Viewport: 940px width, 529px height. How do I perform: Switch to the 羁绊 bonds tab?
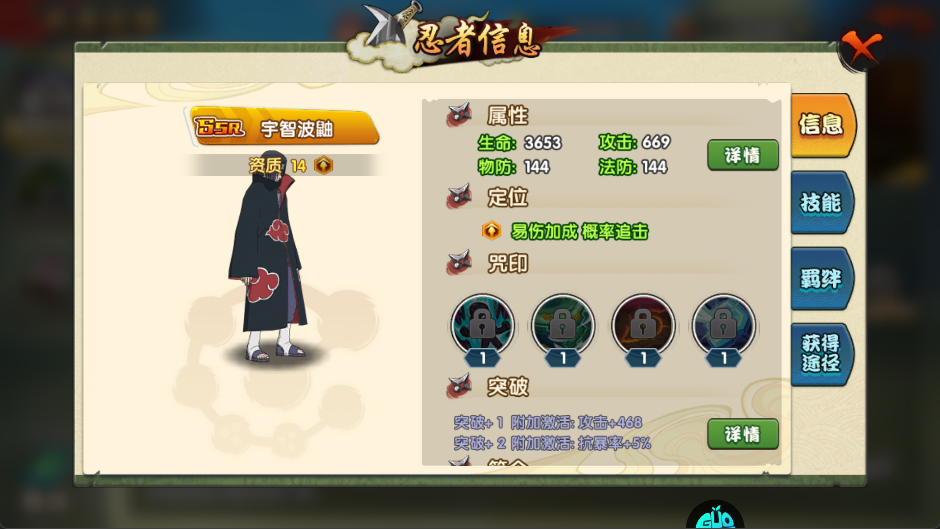click(x=821, y=279)
